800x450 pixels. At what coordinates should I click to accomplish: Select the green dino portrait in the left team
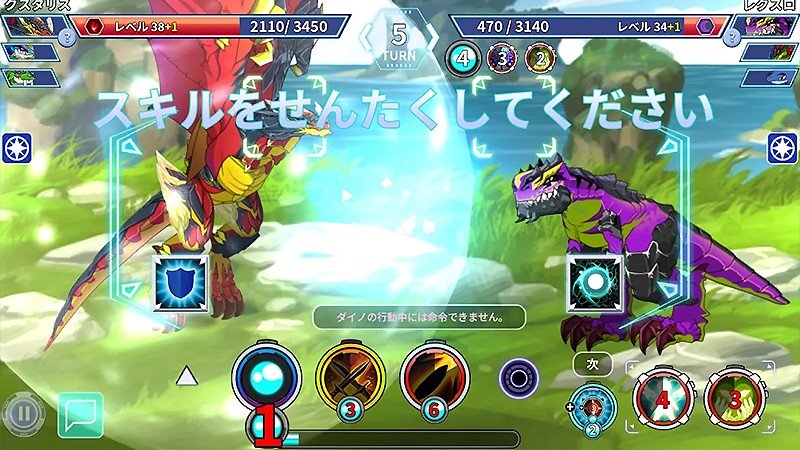click(28, 77)
